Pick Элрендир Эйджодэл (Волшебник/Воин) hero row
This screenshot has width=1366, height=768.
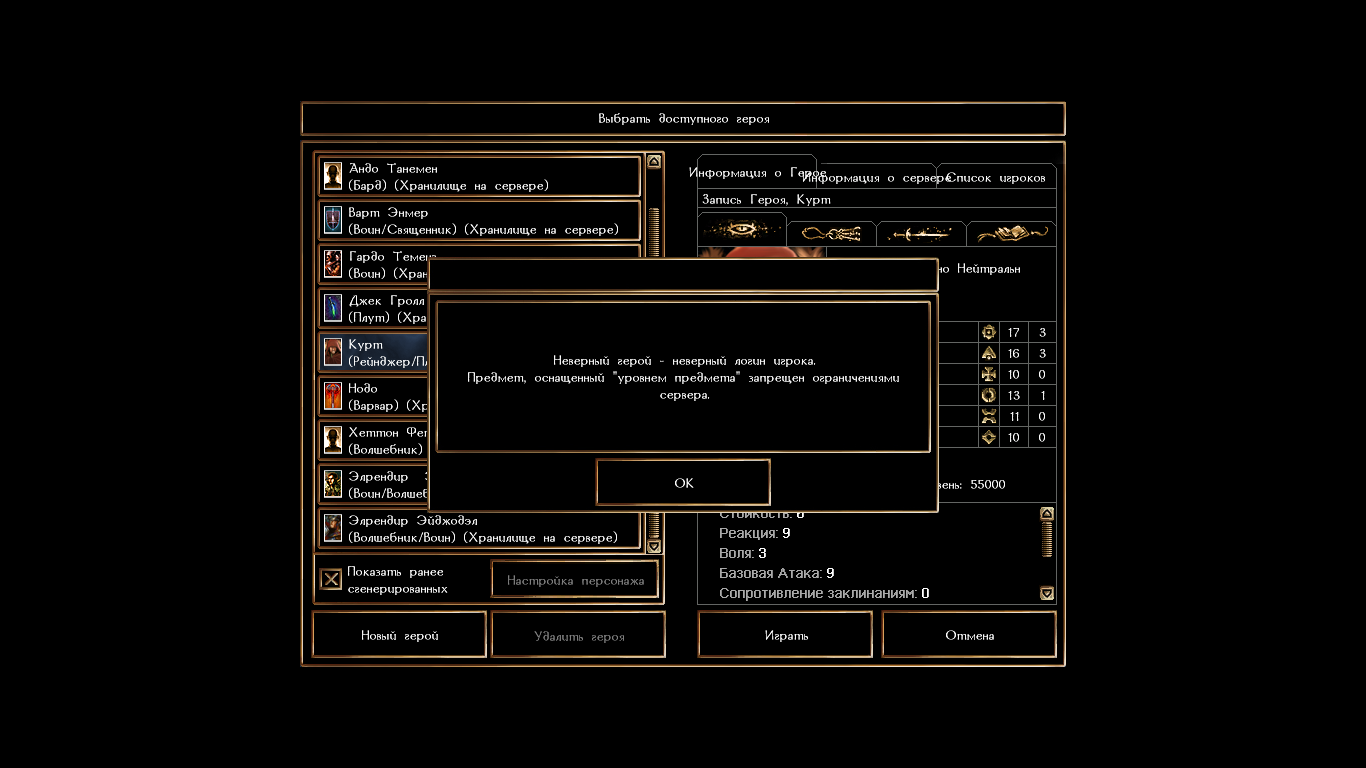click(480, 529)
